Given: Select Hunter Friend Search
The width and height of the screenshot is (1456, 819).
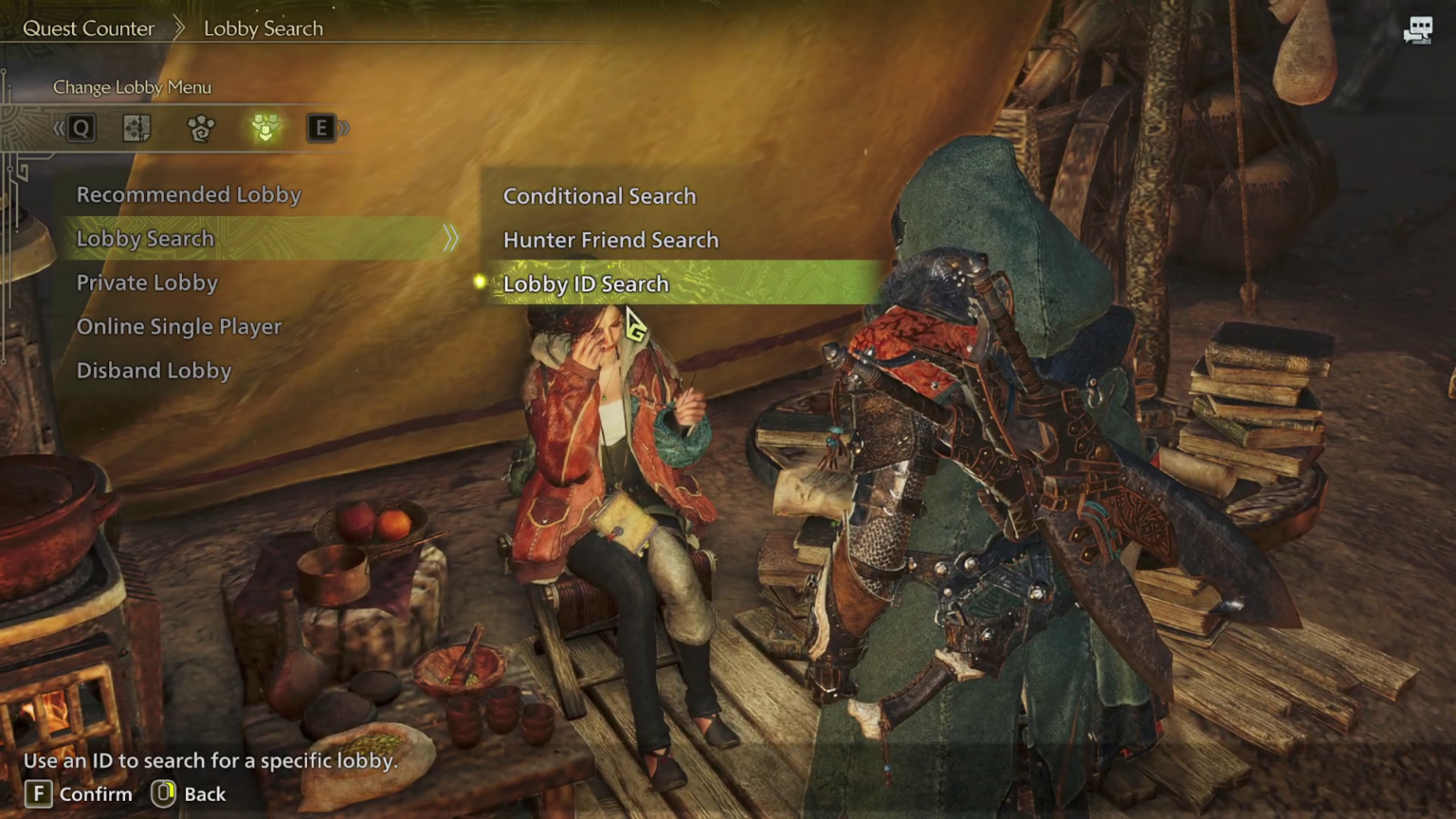Looking at the screenshot, I should [610, 239].
